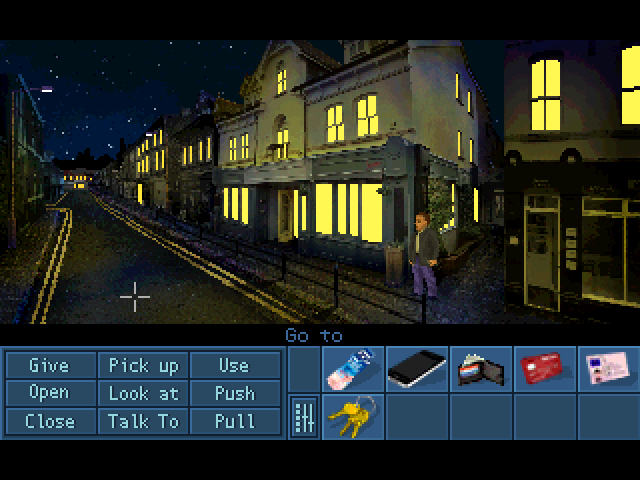Click the Push verb
Screen dimensions: 640x480
tap(234, 393)
